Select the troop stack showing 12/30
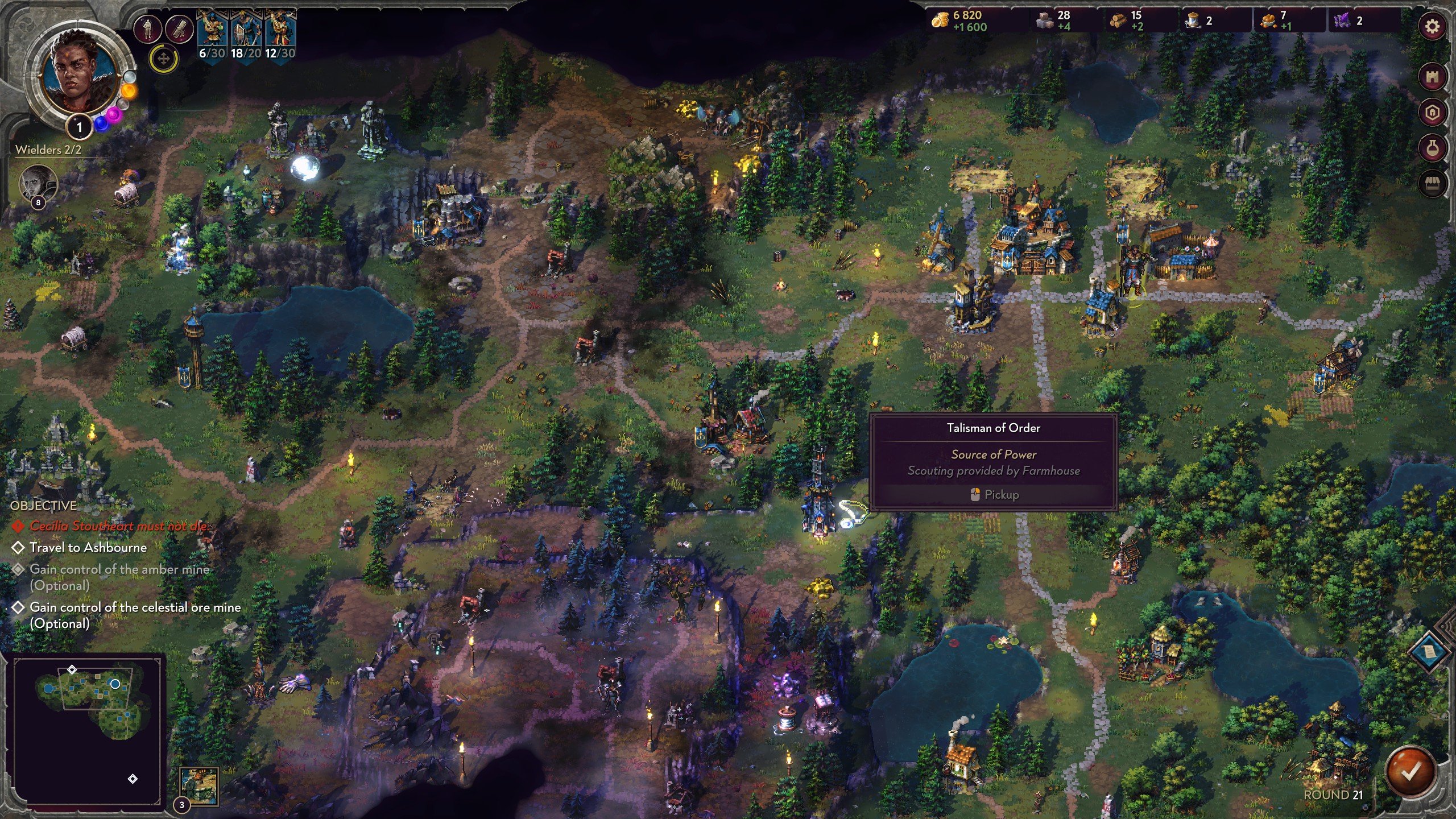This screenshot has width=1456, height=819. [x=280, y=35]
